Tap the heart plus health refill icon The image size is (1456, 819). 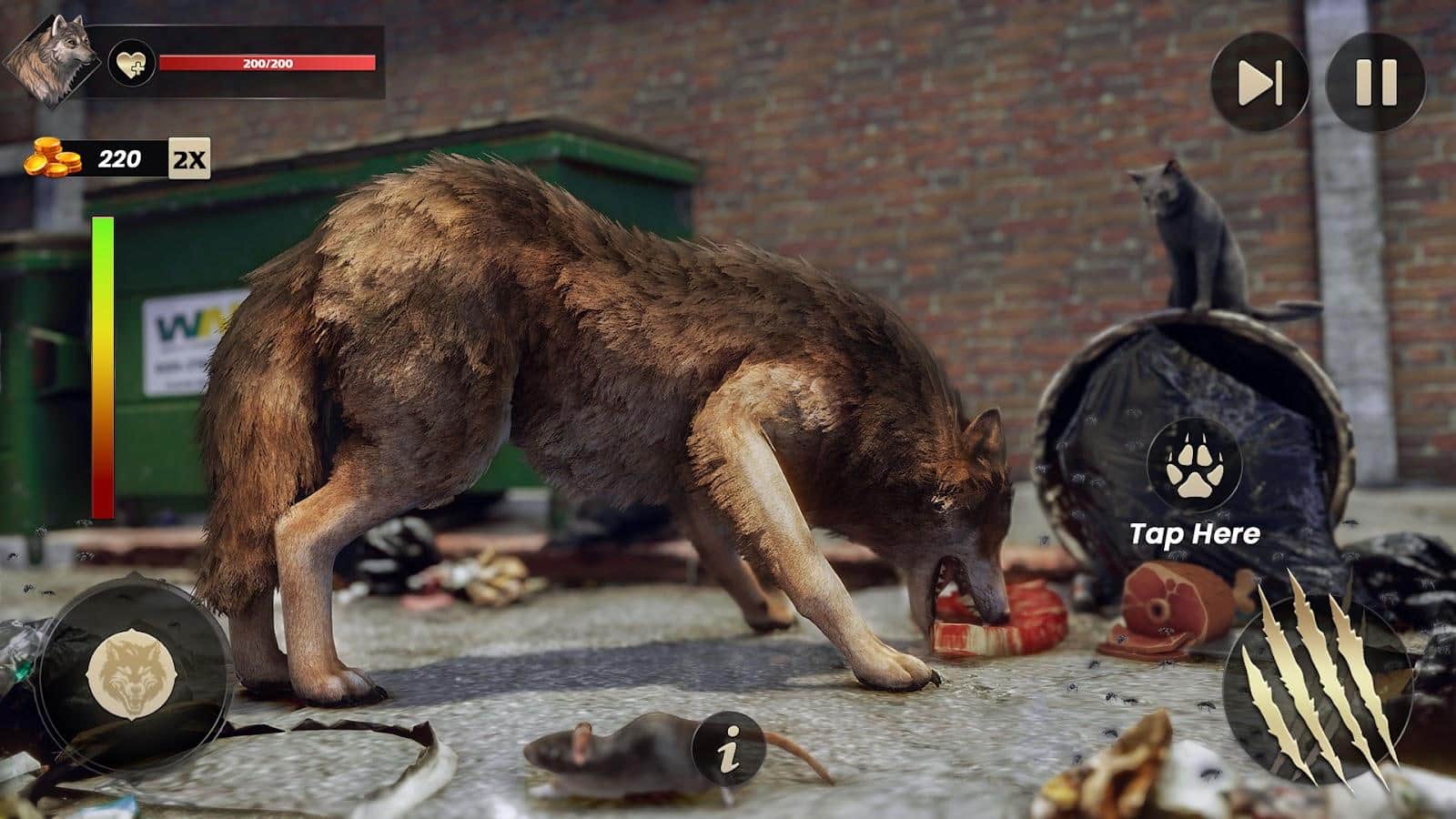click(x=133, y=64)
